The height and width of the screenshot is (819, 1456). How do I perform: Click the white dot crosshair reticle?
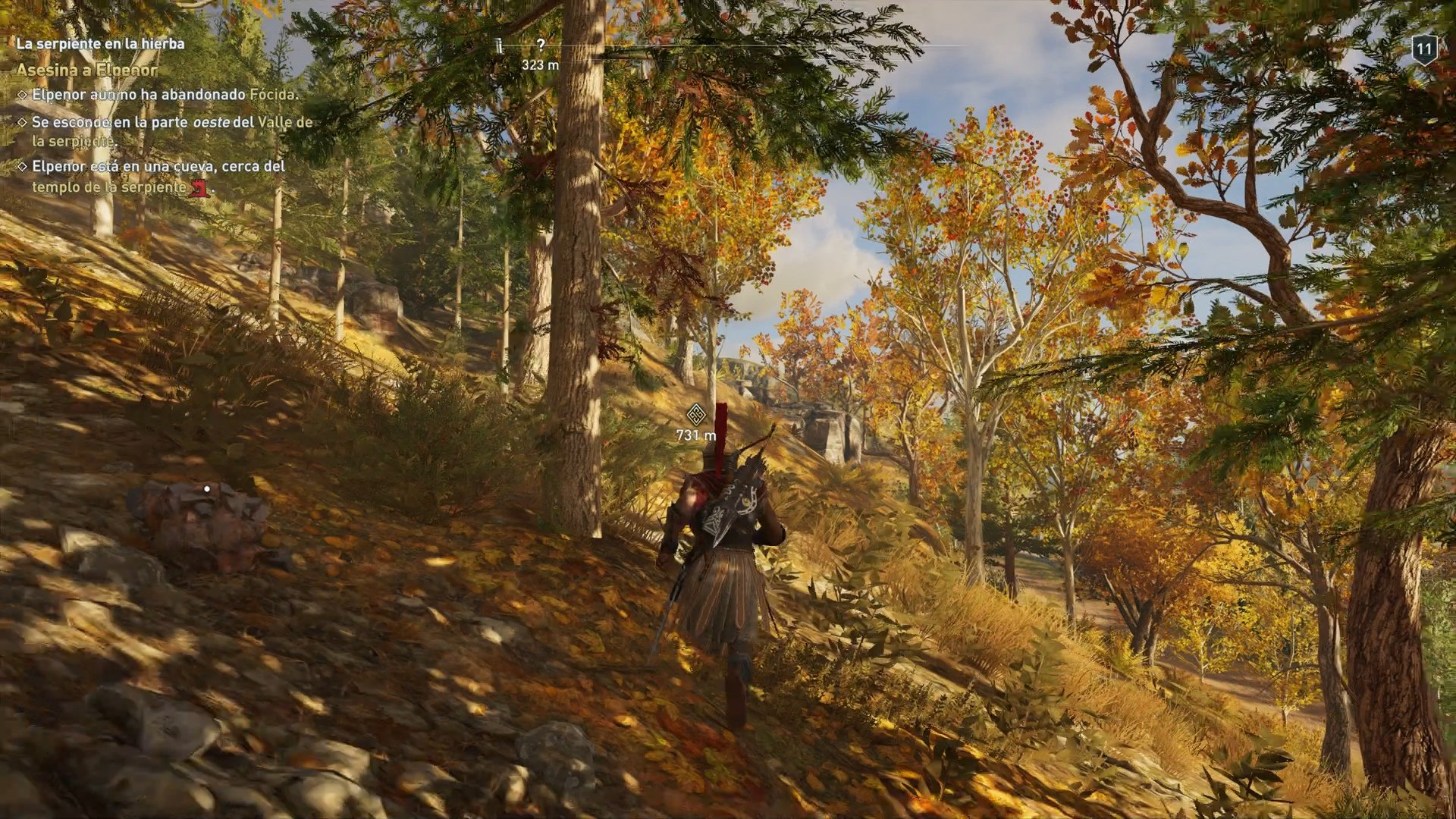coord(206,489)
